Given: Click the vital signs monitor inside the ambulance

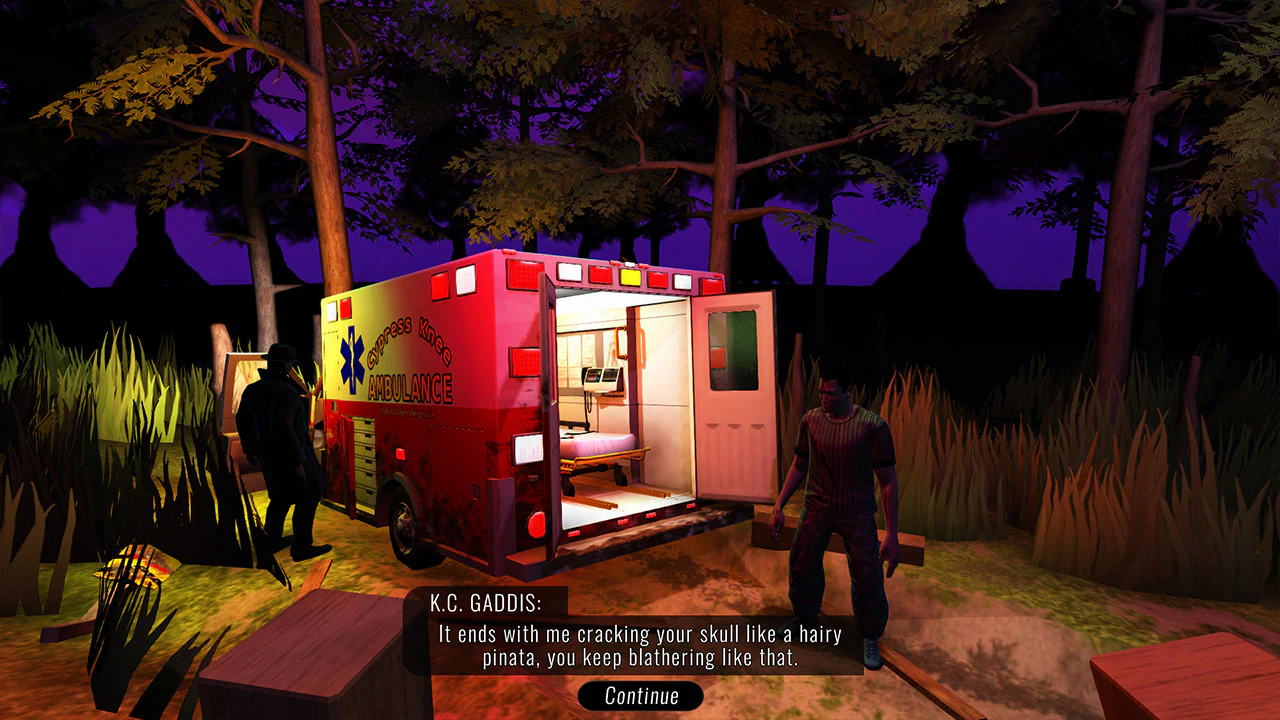Looking at the screenshot, I should 600,379.
